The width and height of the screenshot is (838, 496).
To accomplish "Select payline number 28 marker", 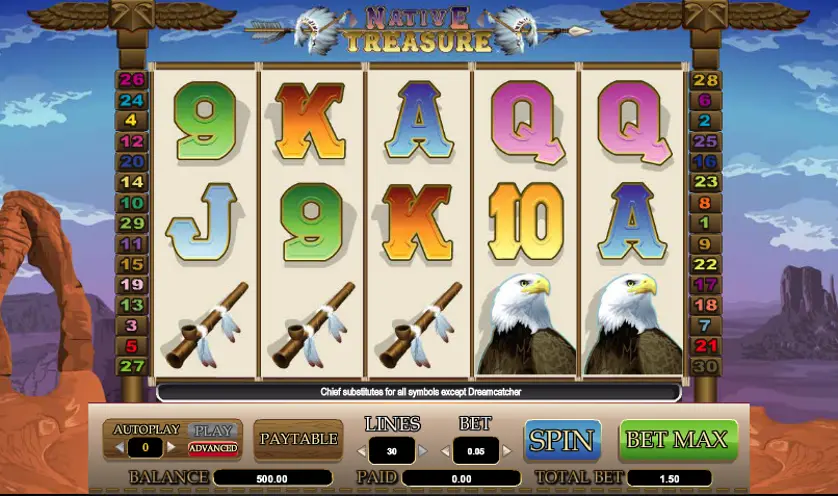I will point(706,81).
